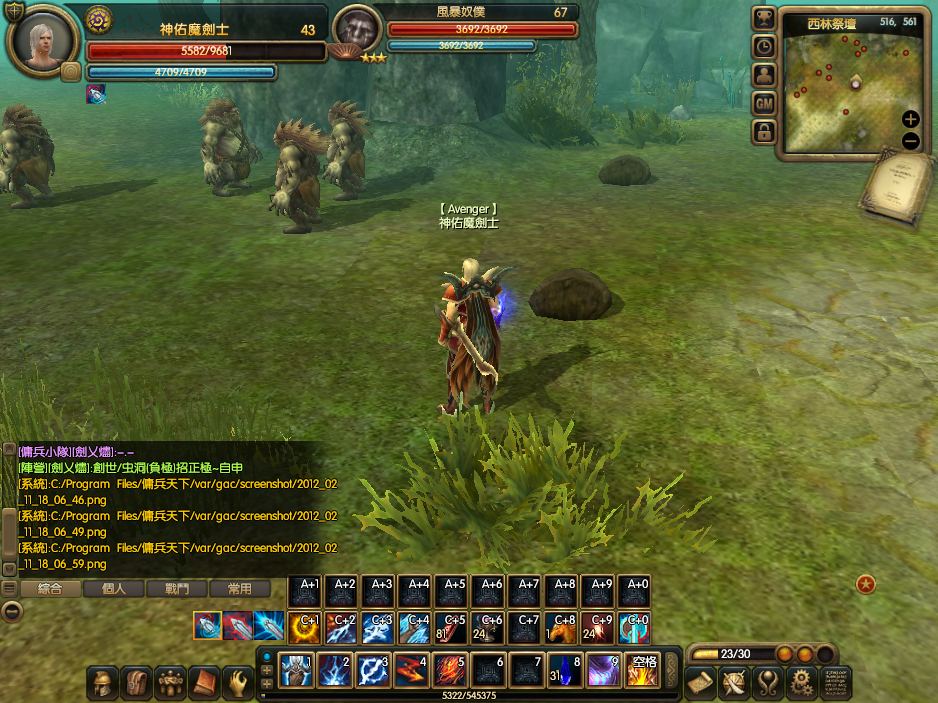Open the trophy button beside the minimap
Screen dimensions: 938x703
(764, 19)
